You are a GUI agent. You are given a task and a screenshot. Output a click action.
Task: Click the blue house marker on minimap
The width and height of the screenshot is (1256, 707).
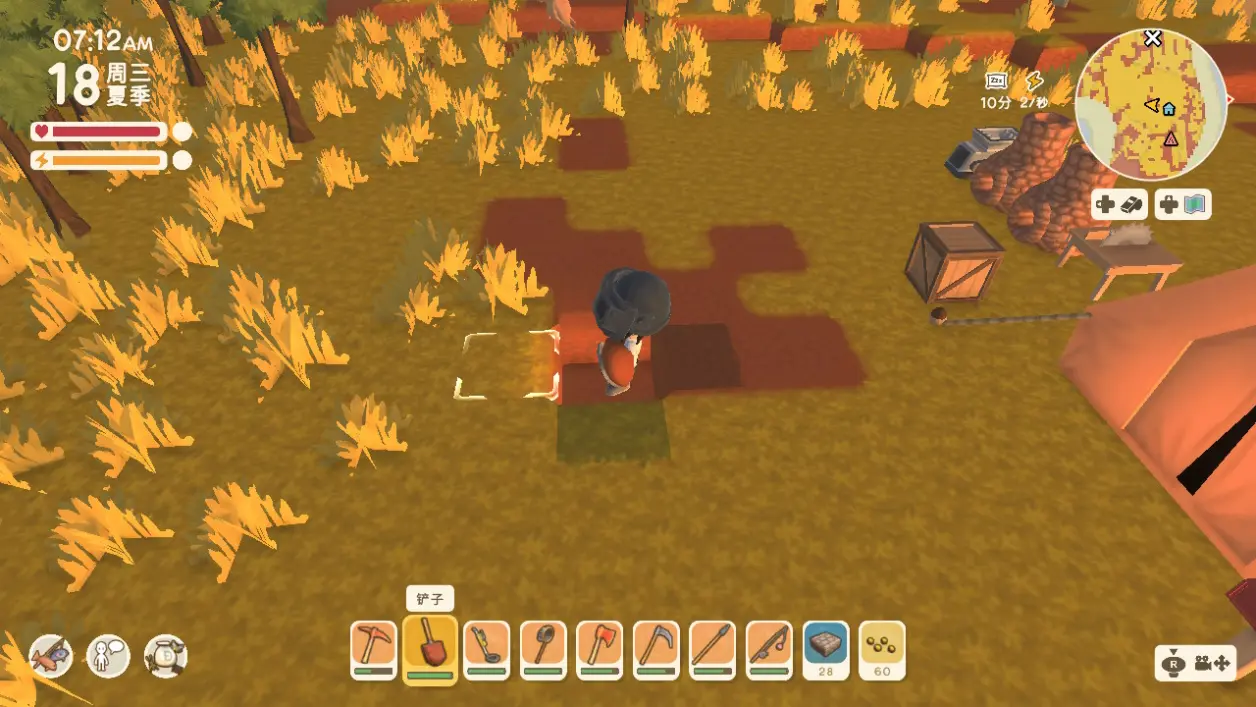[1168, 108]
